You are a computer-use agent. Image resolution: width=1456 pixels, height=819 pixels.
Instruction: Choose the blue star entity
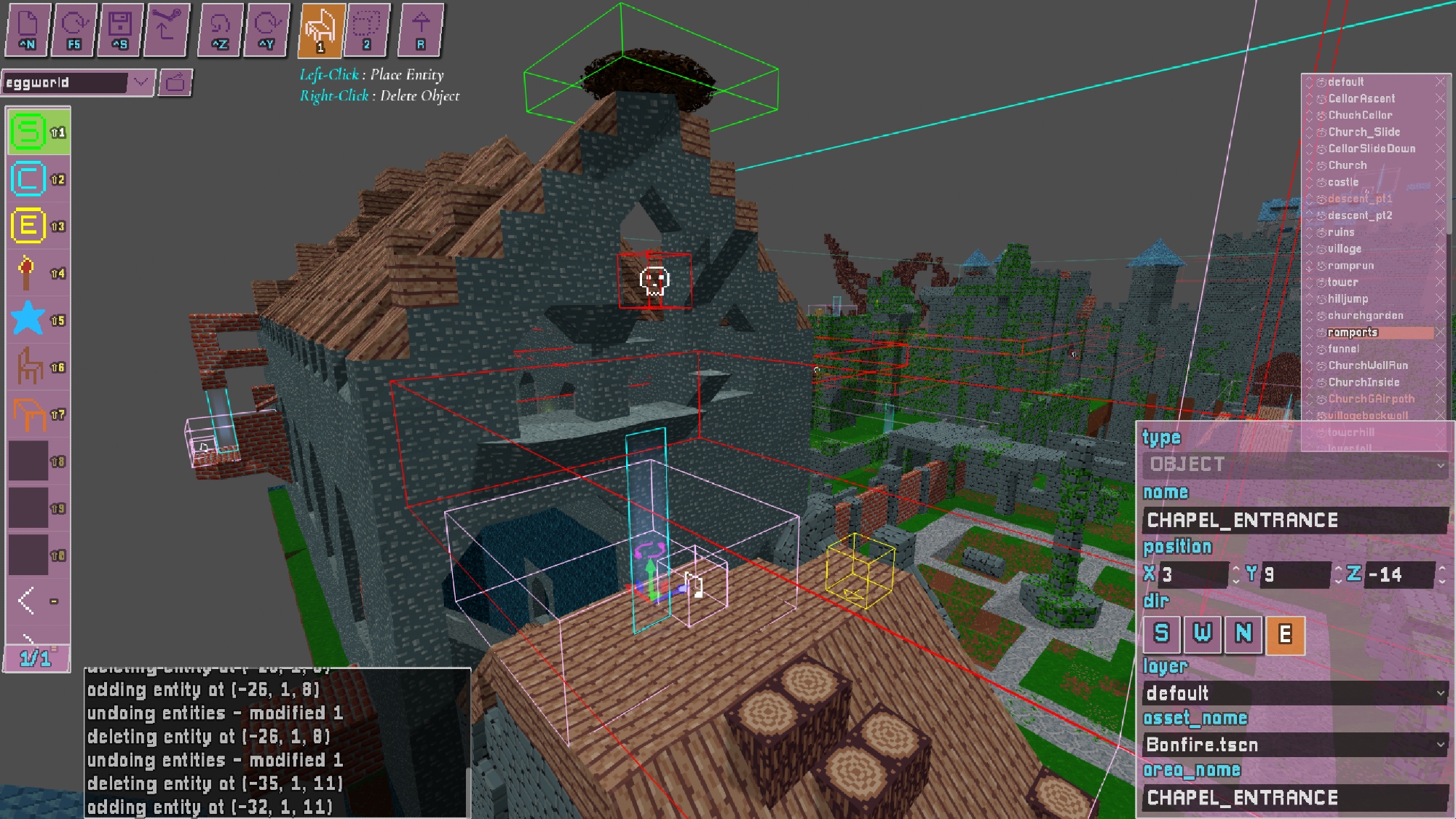[29, 320]
